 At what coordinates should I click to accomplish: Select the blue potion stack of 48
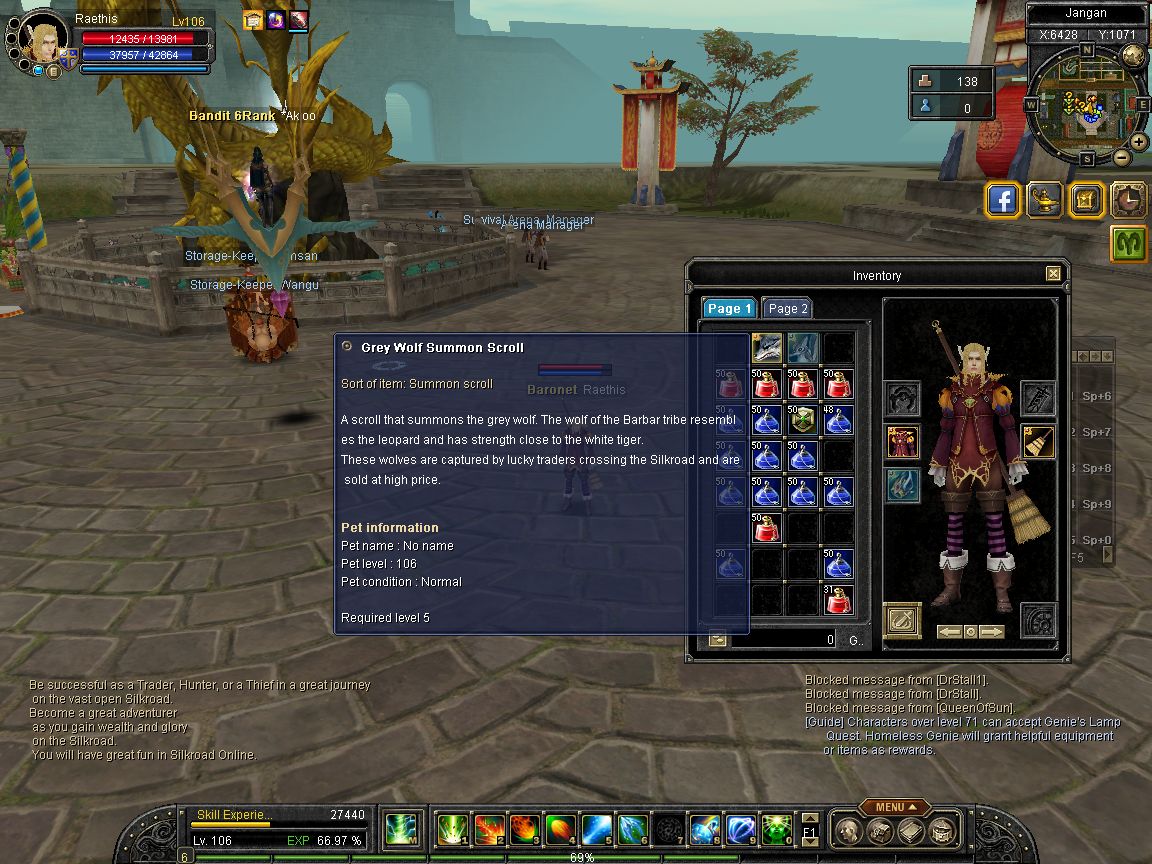pyautogui.click(x=839, y=420)
